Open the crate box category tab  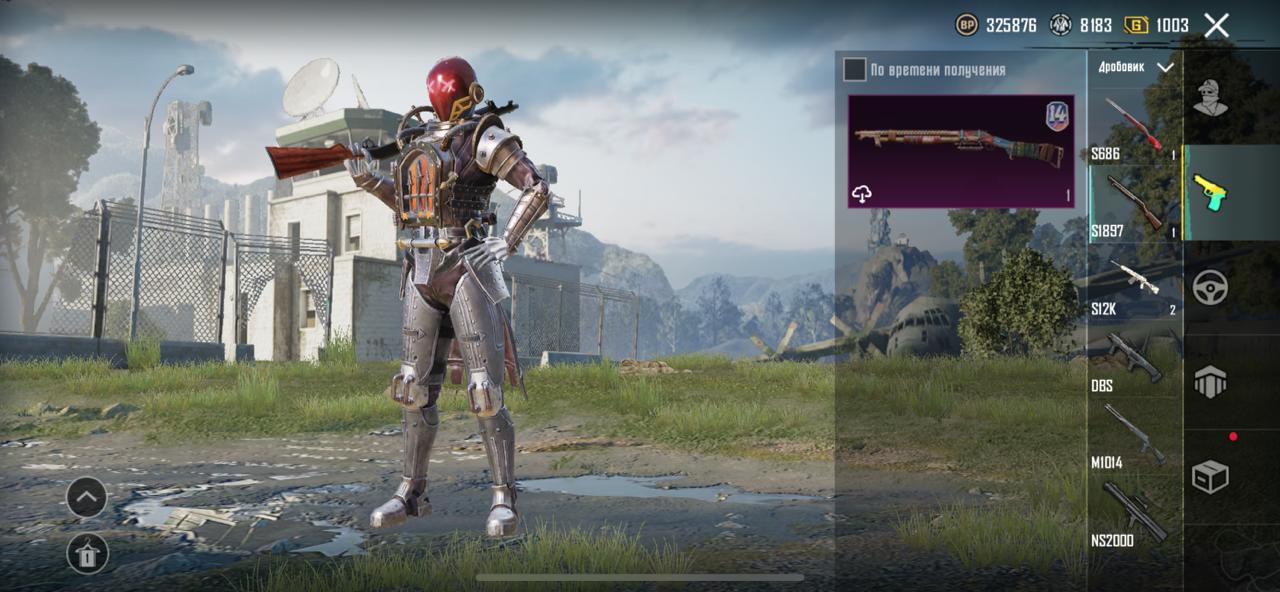1210,477
